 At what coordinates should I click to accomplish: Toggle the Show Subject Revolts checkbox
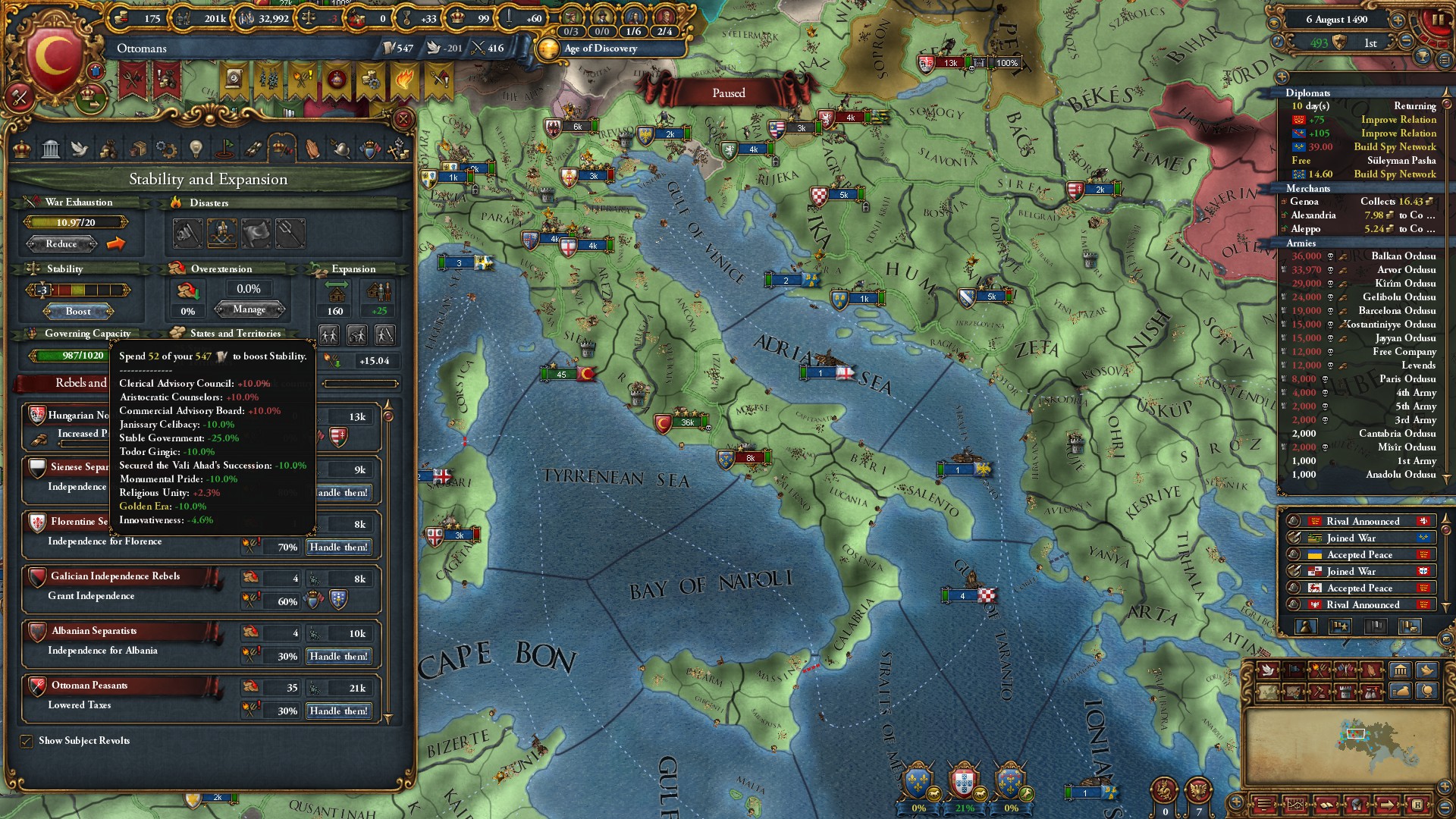27,741
